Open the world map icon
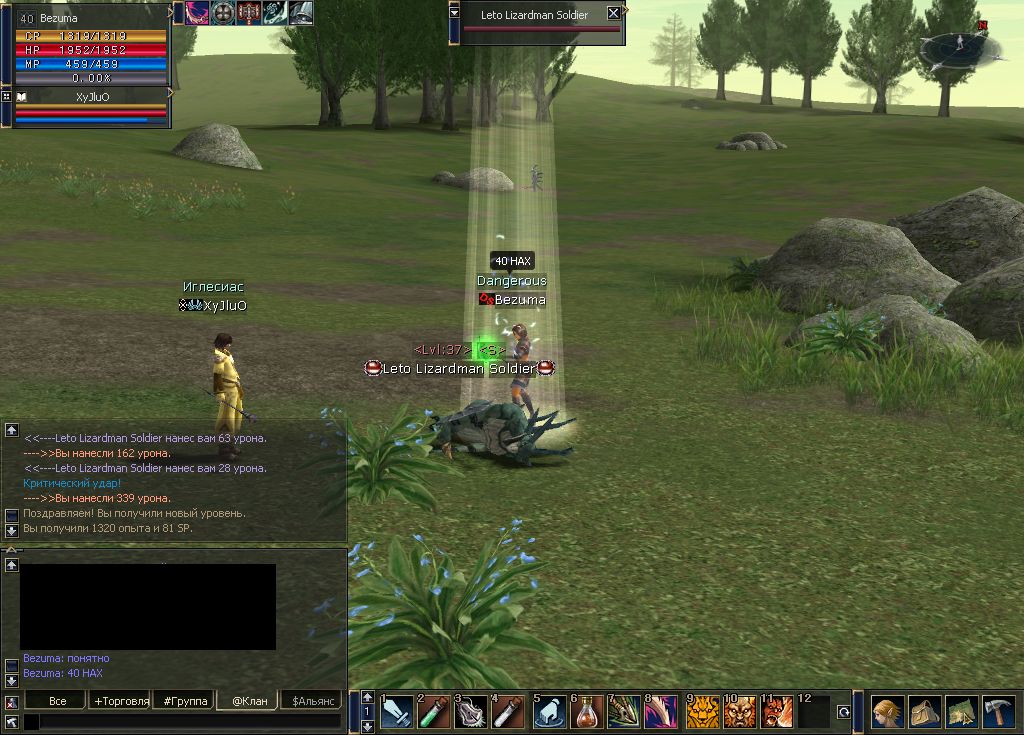 961,712
